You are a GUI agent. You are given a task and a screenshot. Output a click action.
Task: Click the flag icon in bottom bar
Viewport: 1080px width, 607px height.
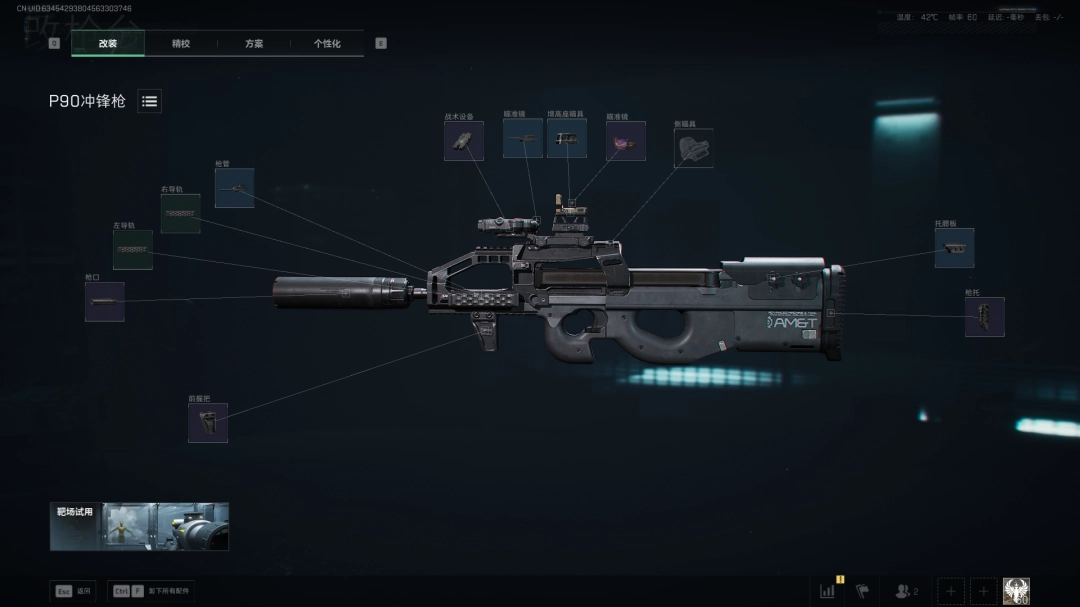862,591
